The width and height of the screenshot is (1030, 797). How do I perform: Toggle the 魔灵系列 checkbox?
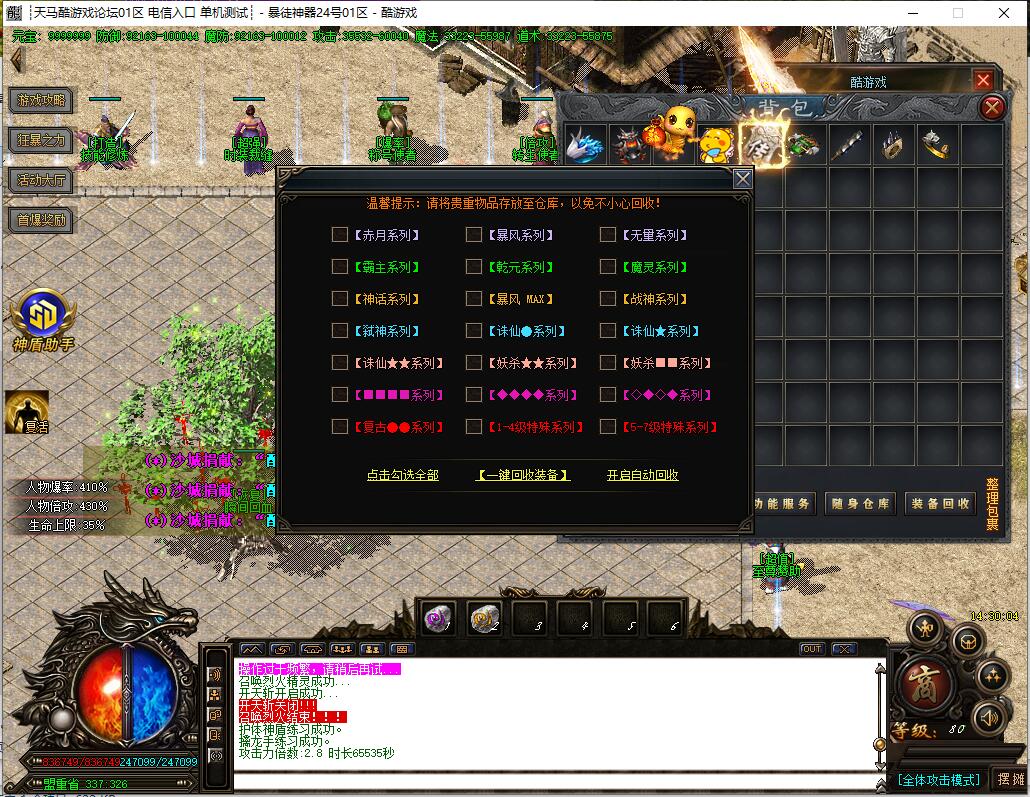[608, 267]
